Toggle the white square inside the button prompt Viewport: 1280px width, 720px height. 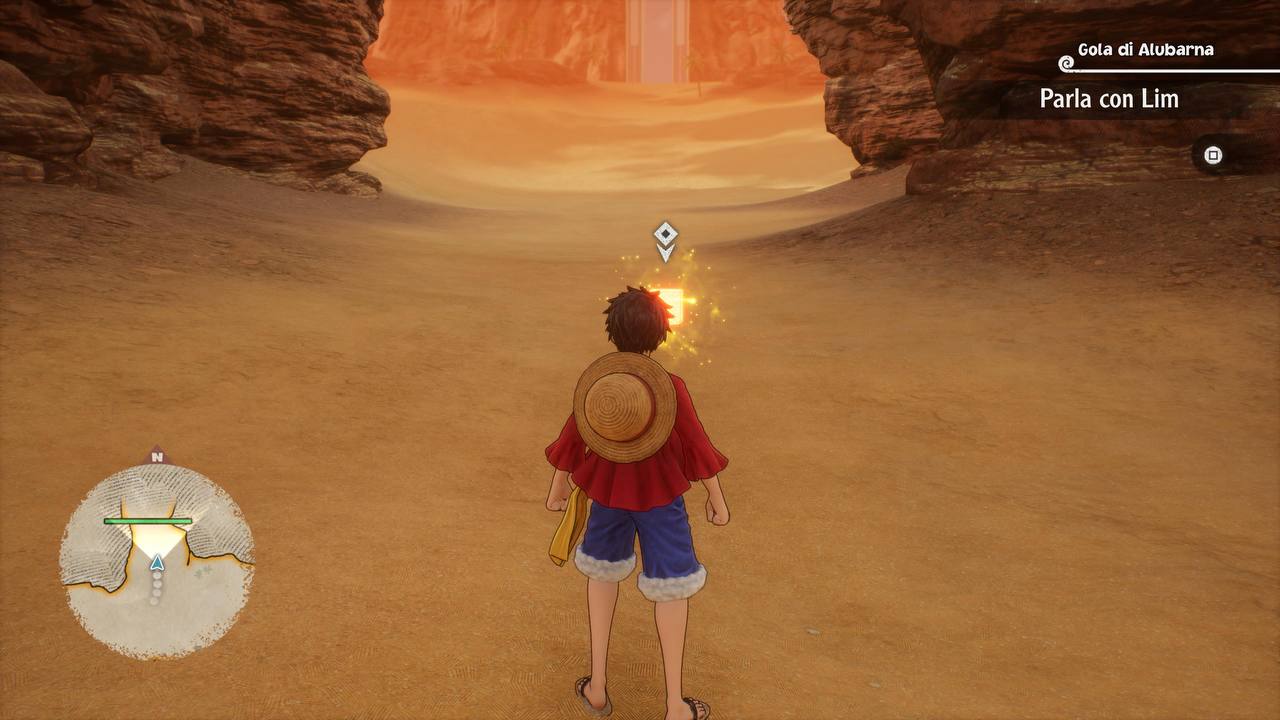tap(1213, 155)
